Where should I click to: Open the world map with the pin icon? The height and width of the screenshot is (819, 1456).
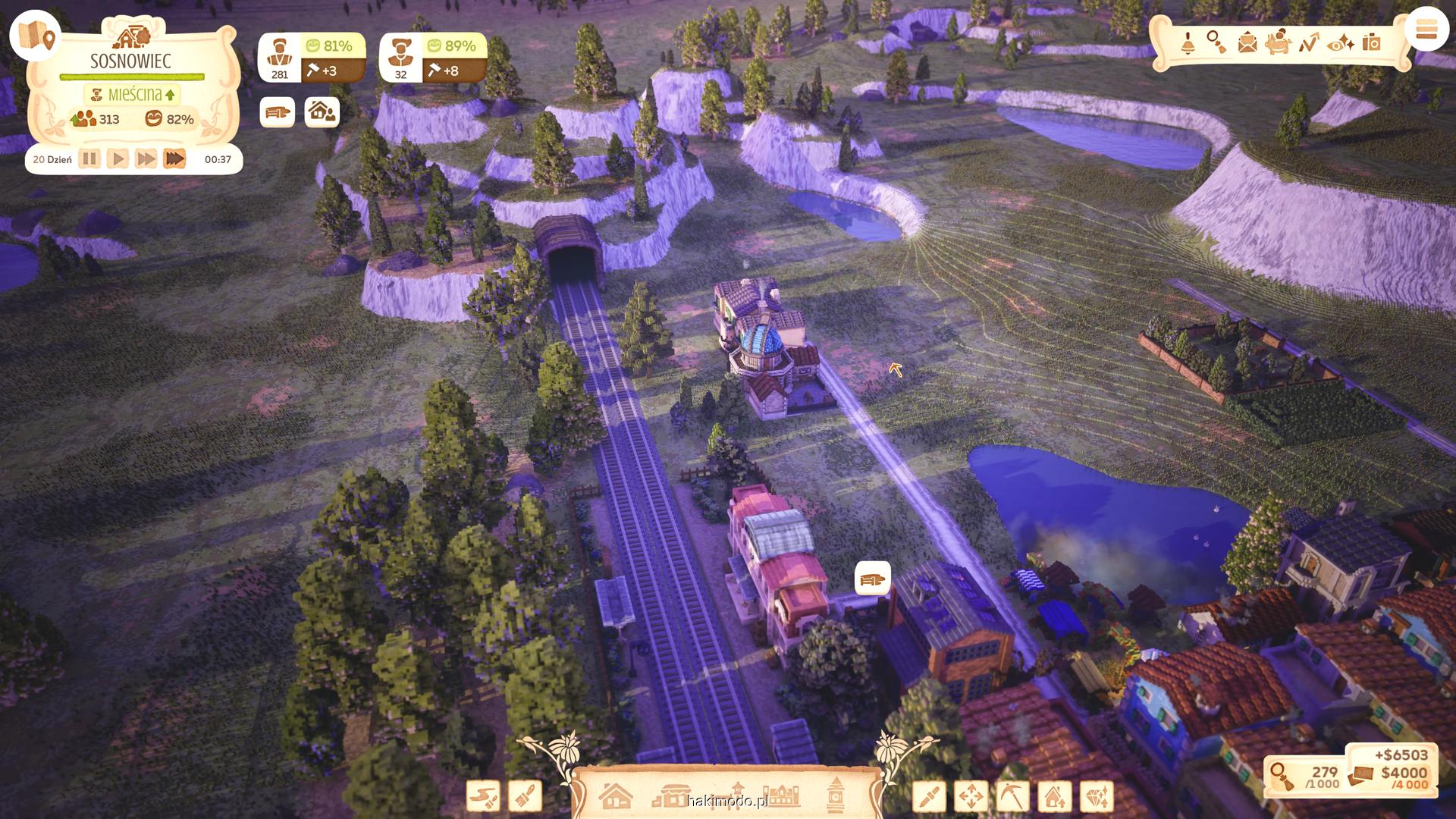pyautogui.click(x=36, y=36)
